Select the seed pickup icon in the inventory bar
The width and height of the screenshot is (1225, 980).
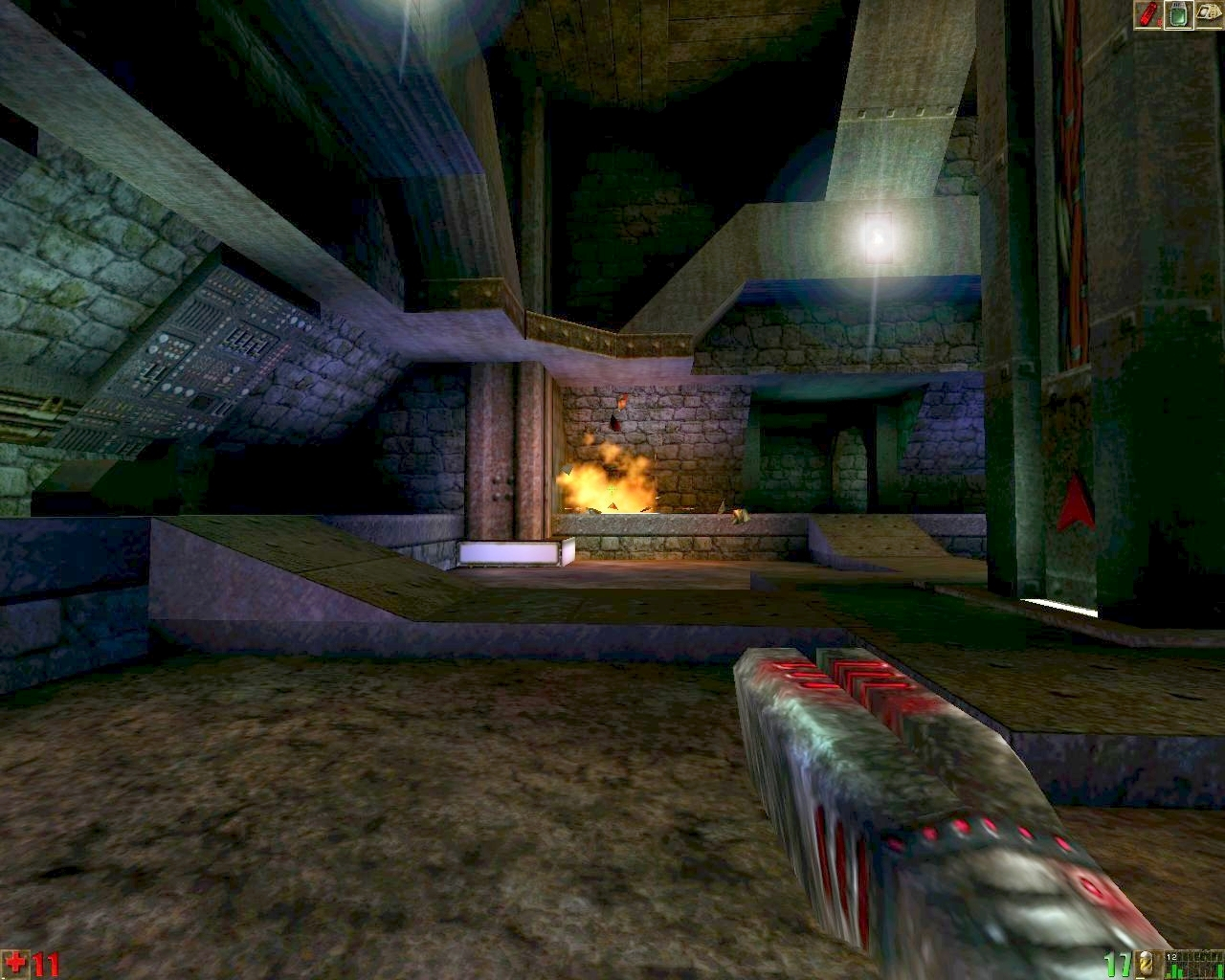[x=1208, y=12]
